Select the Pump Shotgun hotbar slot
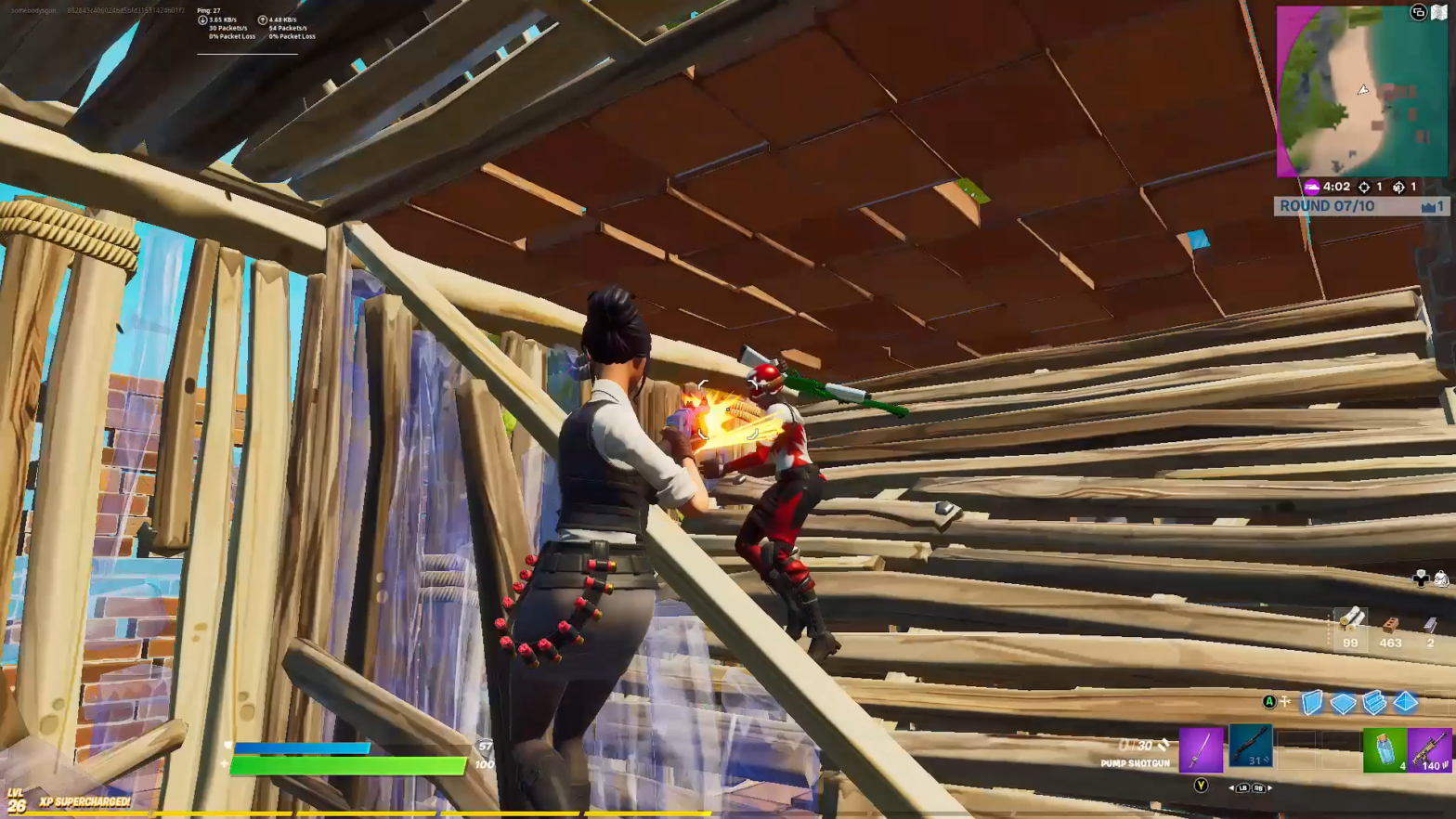 (x=1251, y=747)
